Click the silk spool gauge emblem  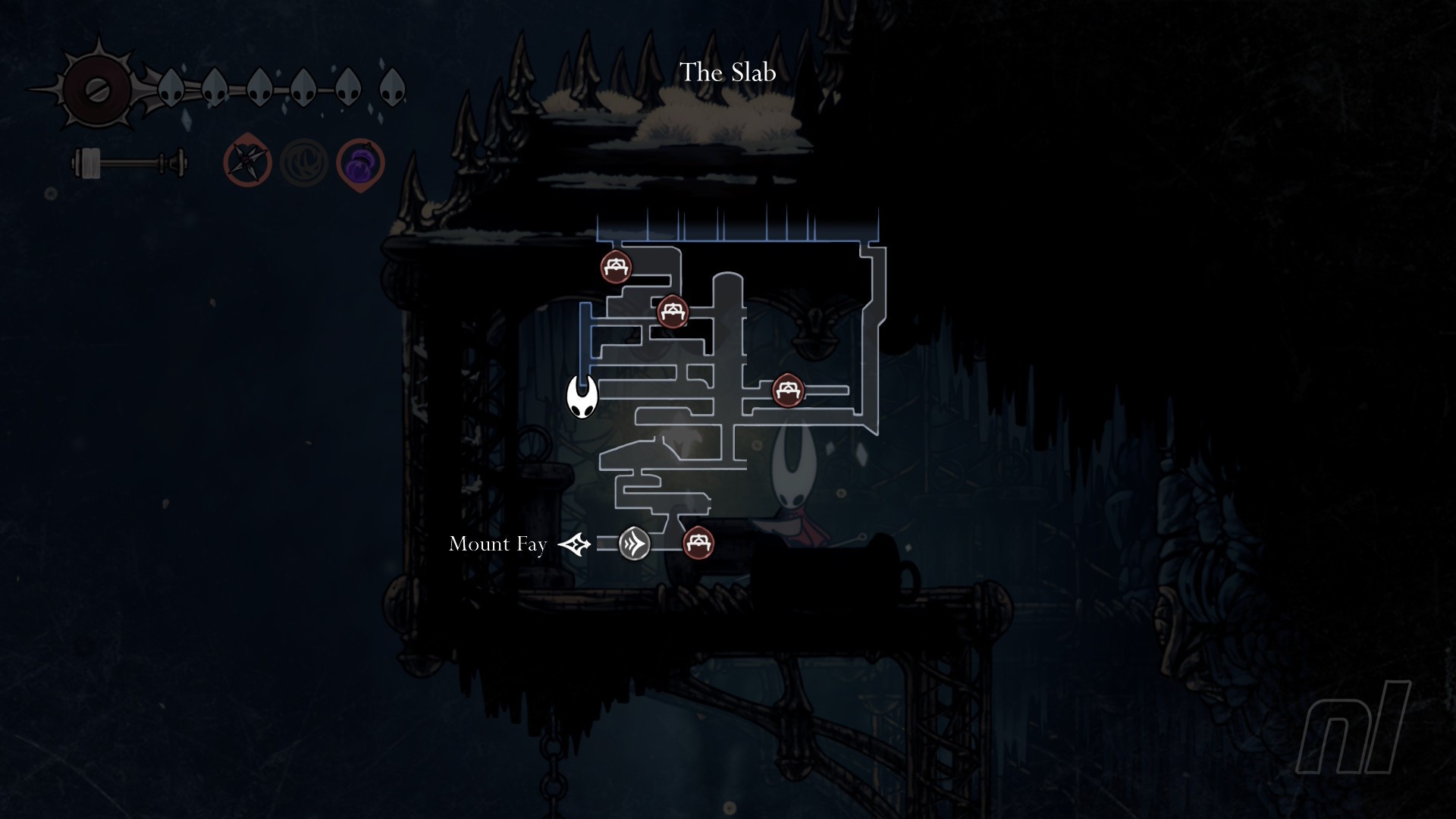[x=98, y=90]
